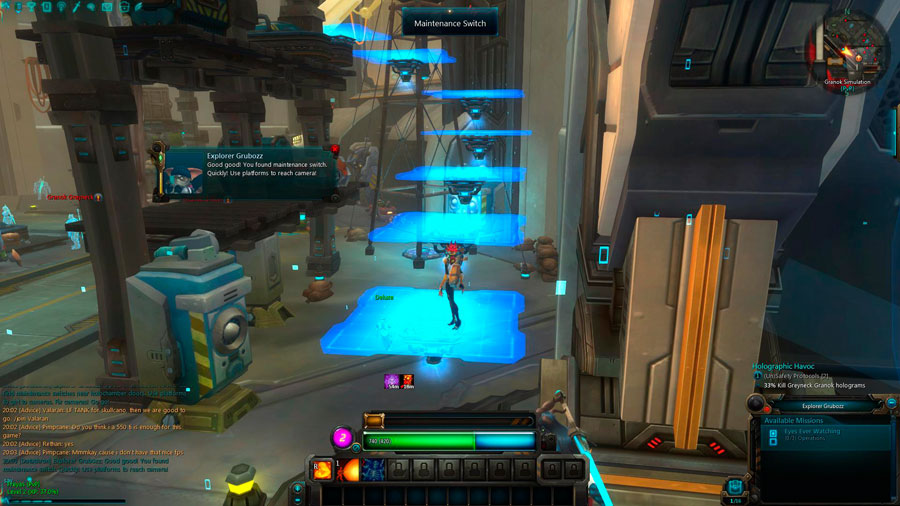900x506 pixels.
Task: Trigger the blue skeleton ability icon
Action: (x=373, y=469)
